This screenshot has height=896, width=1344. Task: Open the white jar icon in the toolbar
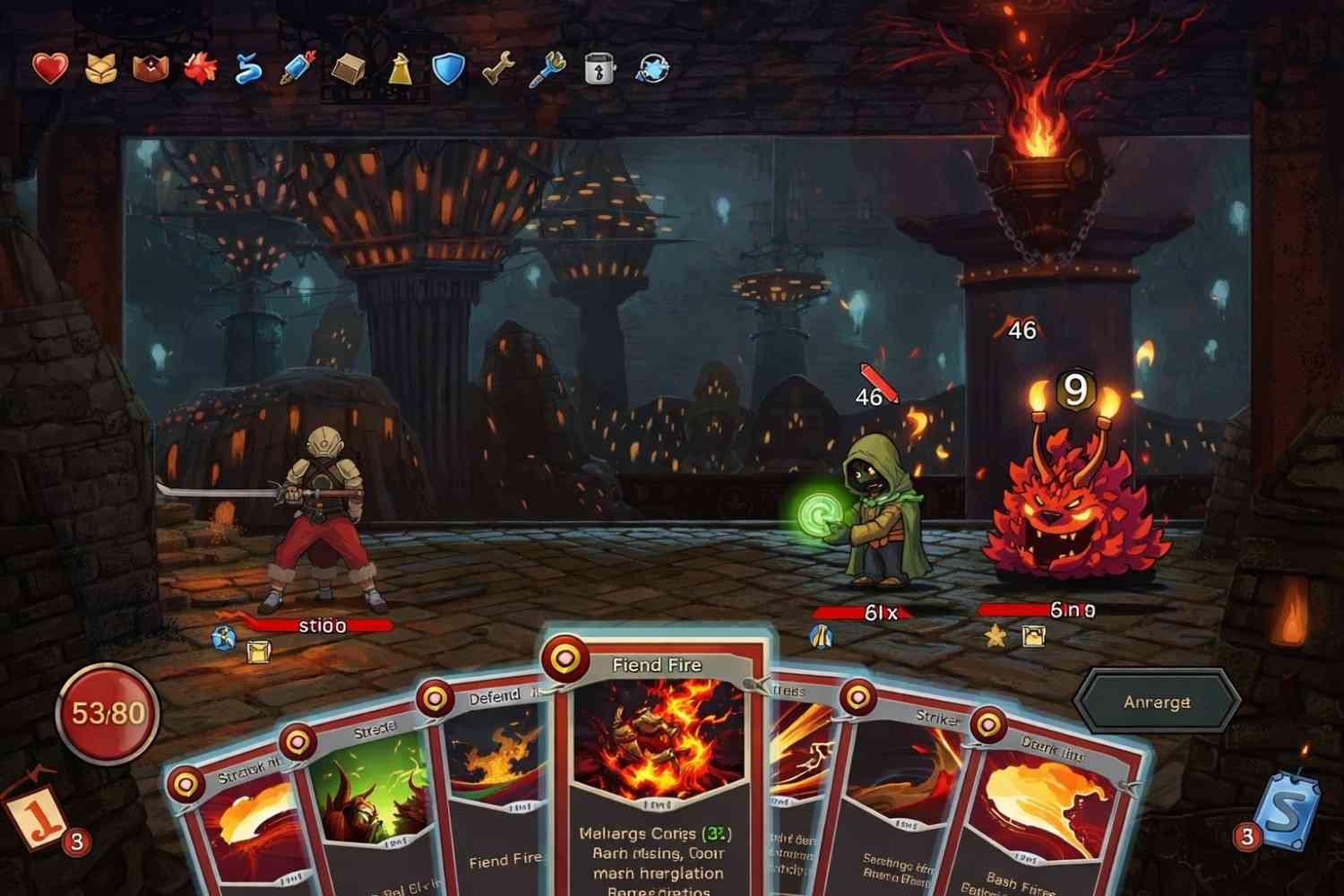[599, 68]
